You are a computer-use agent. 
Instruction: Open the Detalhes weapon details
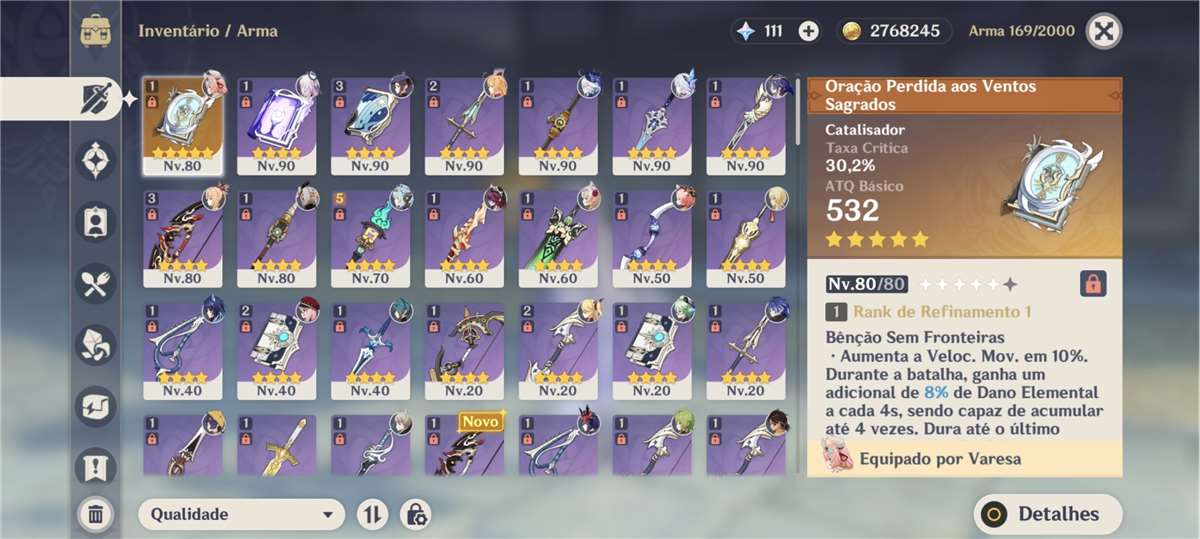[1047, 514]
